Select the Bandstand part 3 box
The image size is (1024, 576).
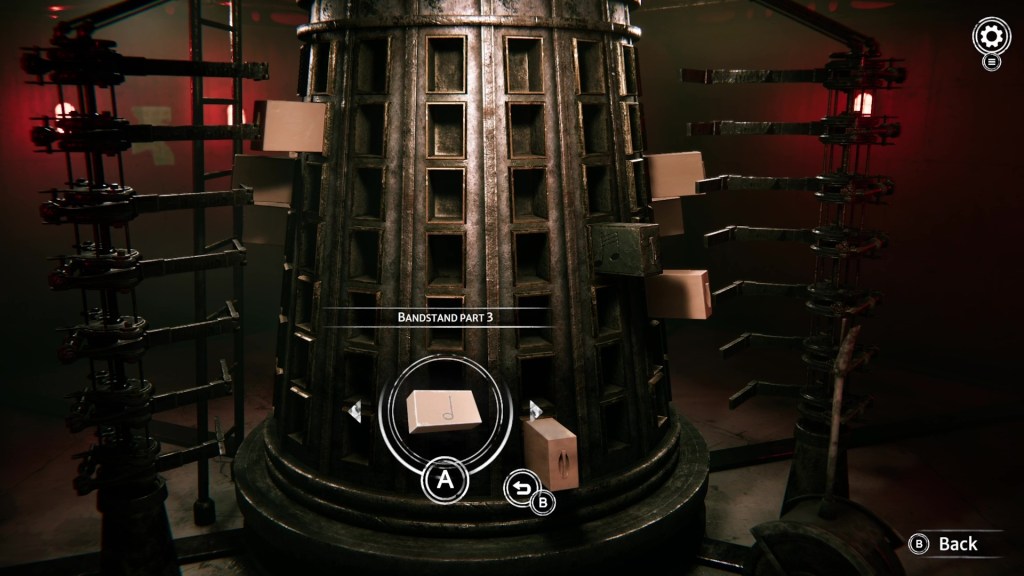[x=444, y=411]
